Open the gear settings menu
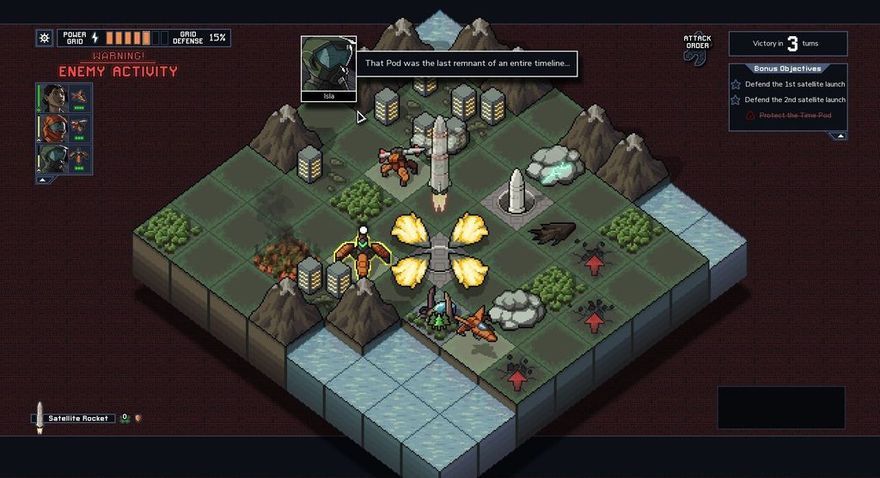The image size is (880, 478). click(x=44, y=38)
